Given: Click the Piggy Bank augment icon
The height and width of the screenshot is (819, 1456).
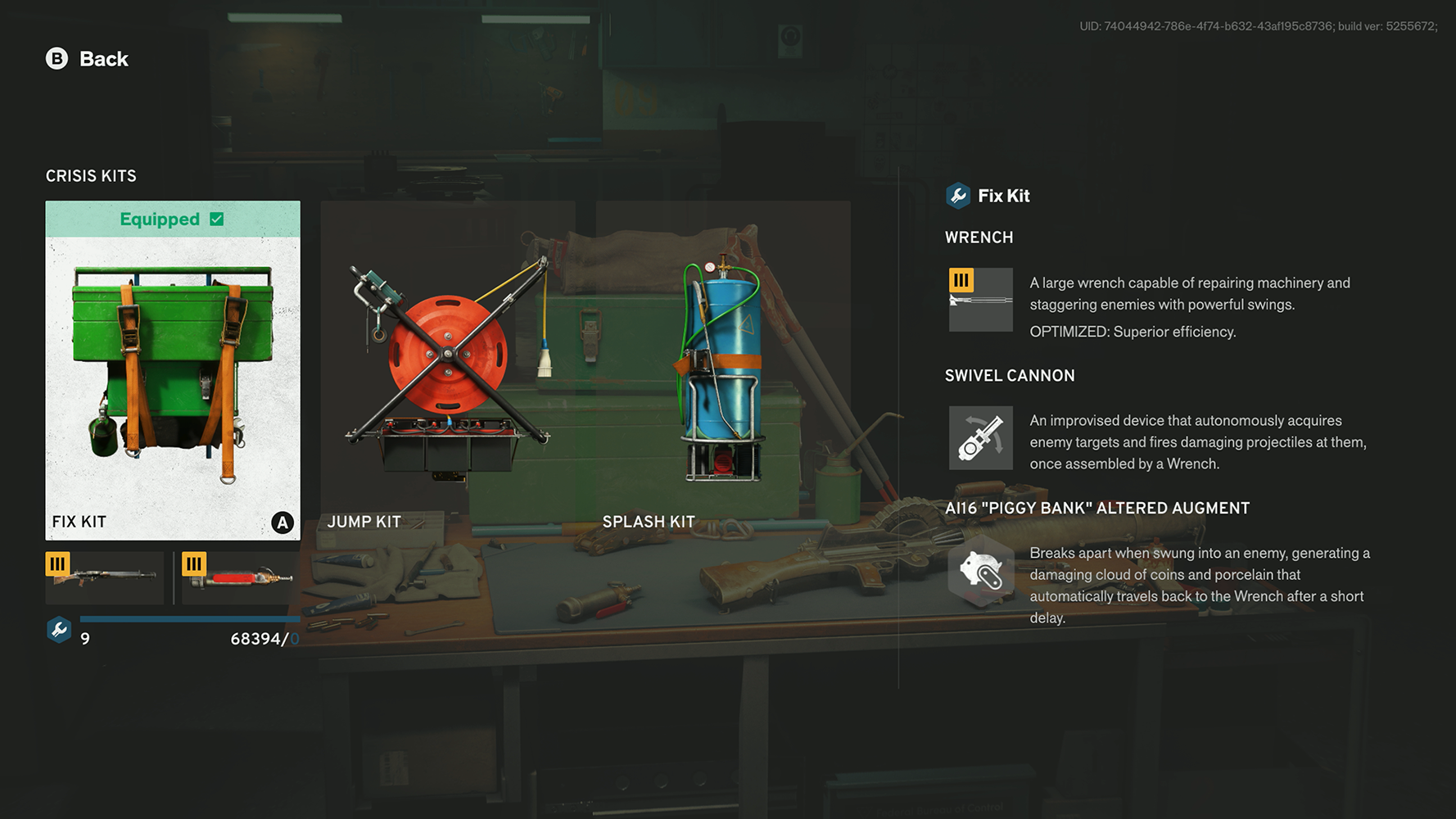Looking at the screenshot, I should pos(980,573).
